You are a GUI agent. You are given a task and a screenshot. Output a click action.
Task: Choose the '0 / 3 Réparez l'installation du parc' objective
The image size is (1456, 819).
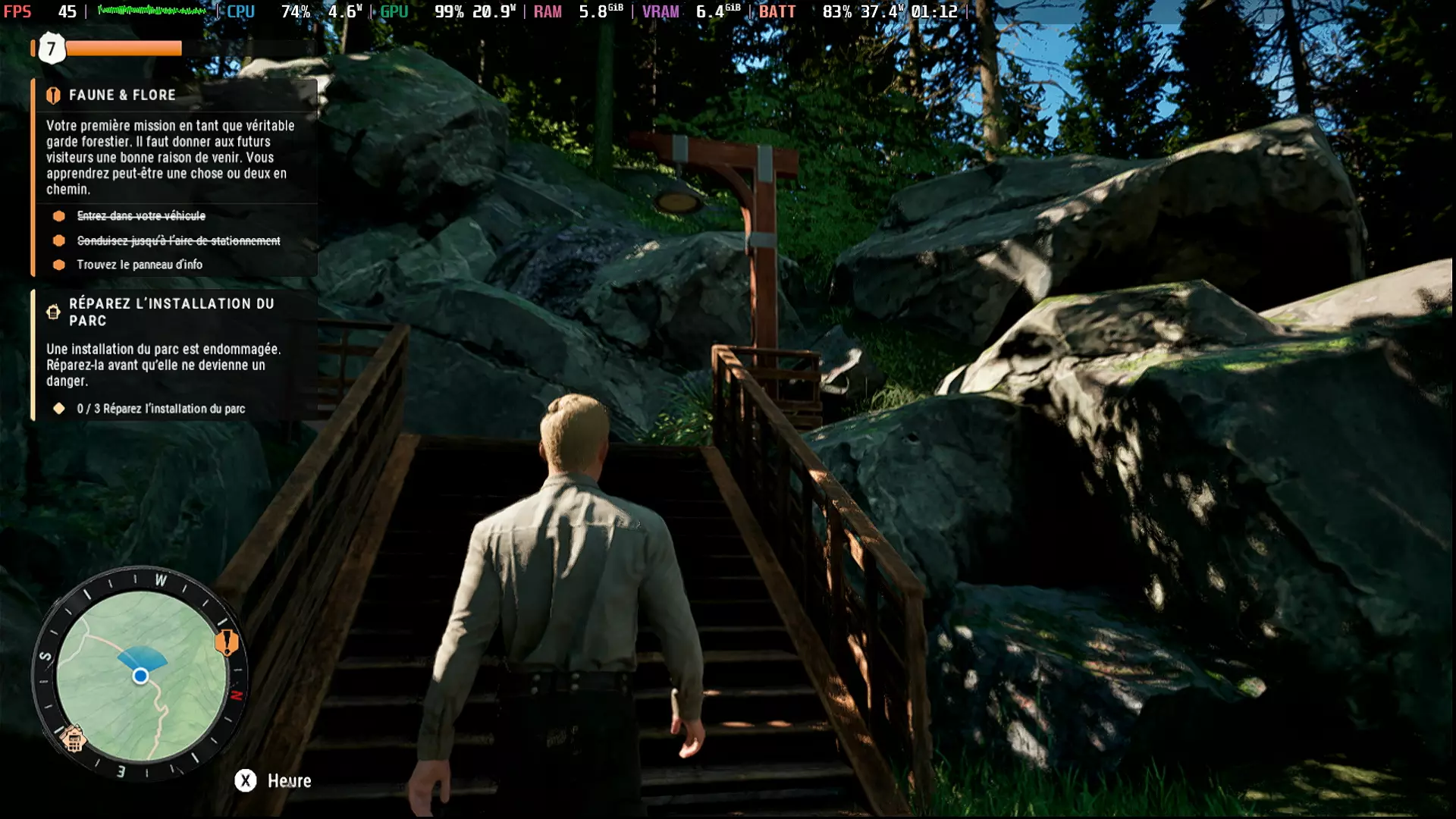coord(161,409)
